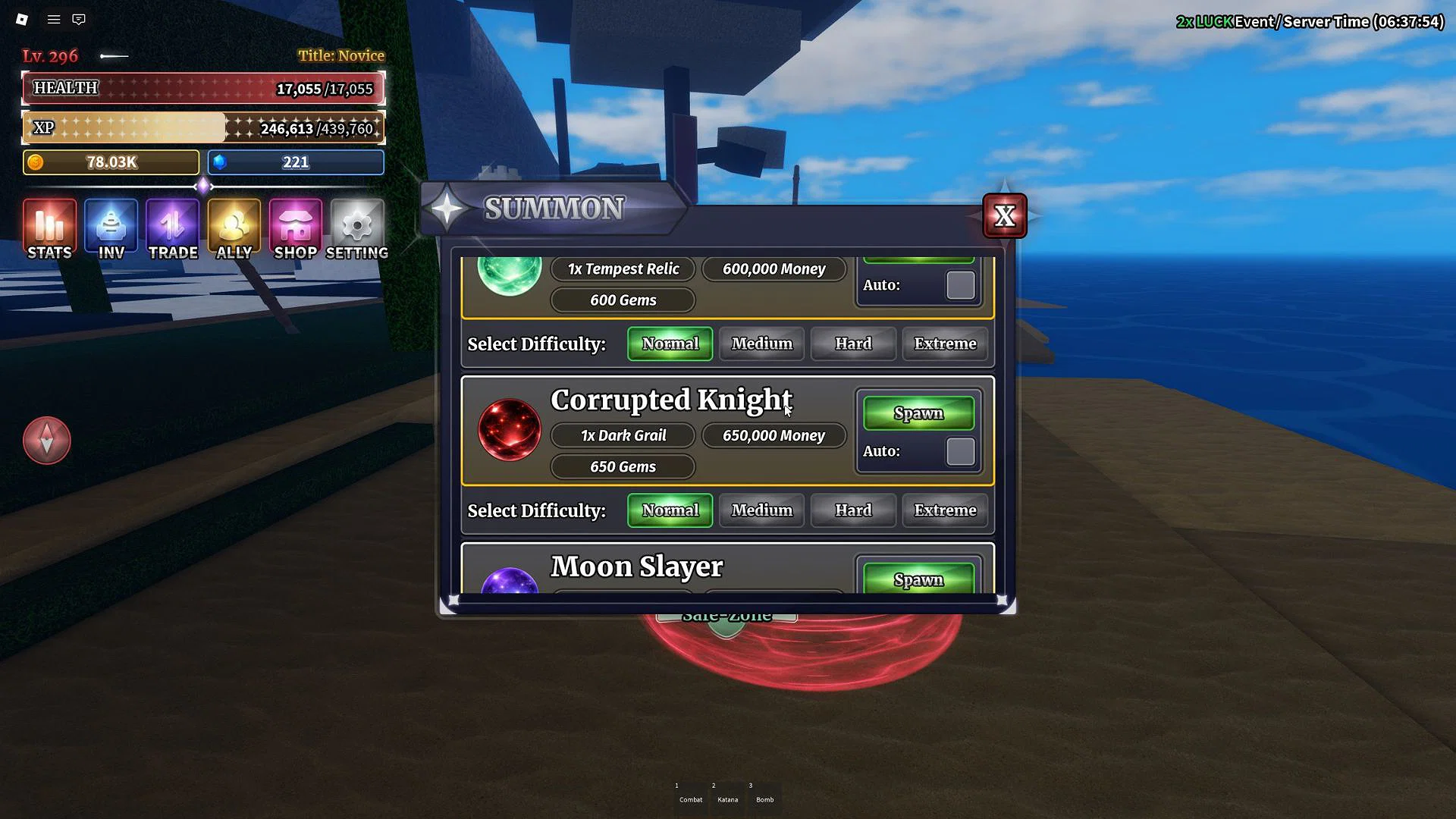The image size is (1456, 819).
Task: Select Hard difficulty for Corrupted Knight
Action: pyautogui.click(x=852, y=510)
